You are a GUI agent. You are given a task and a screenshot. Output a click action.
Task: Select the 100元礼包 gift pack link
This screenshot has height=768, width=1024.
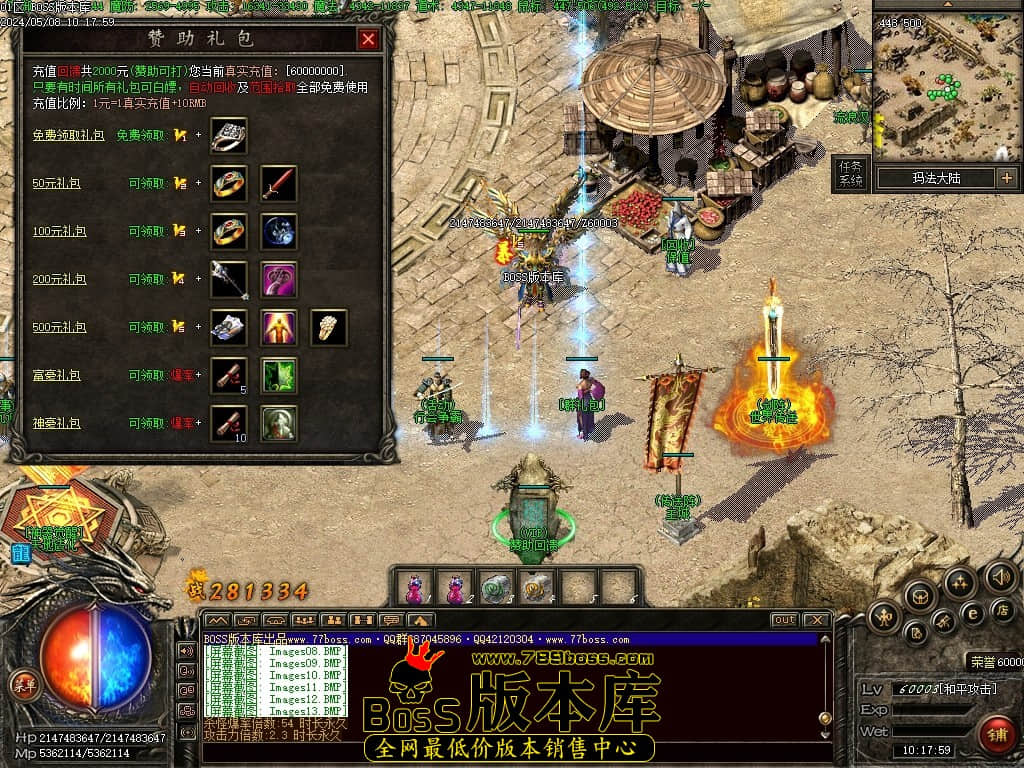(58, 231)
